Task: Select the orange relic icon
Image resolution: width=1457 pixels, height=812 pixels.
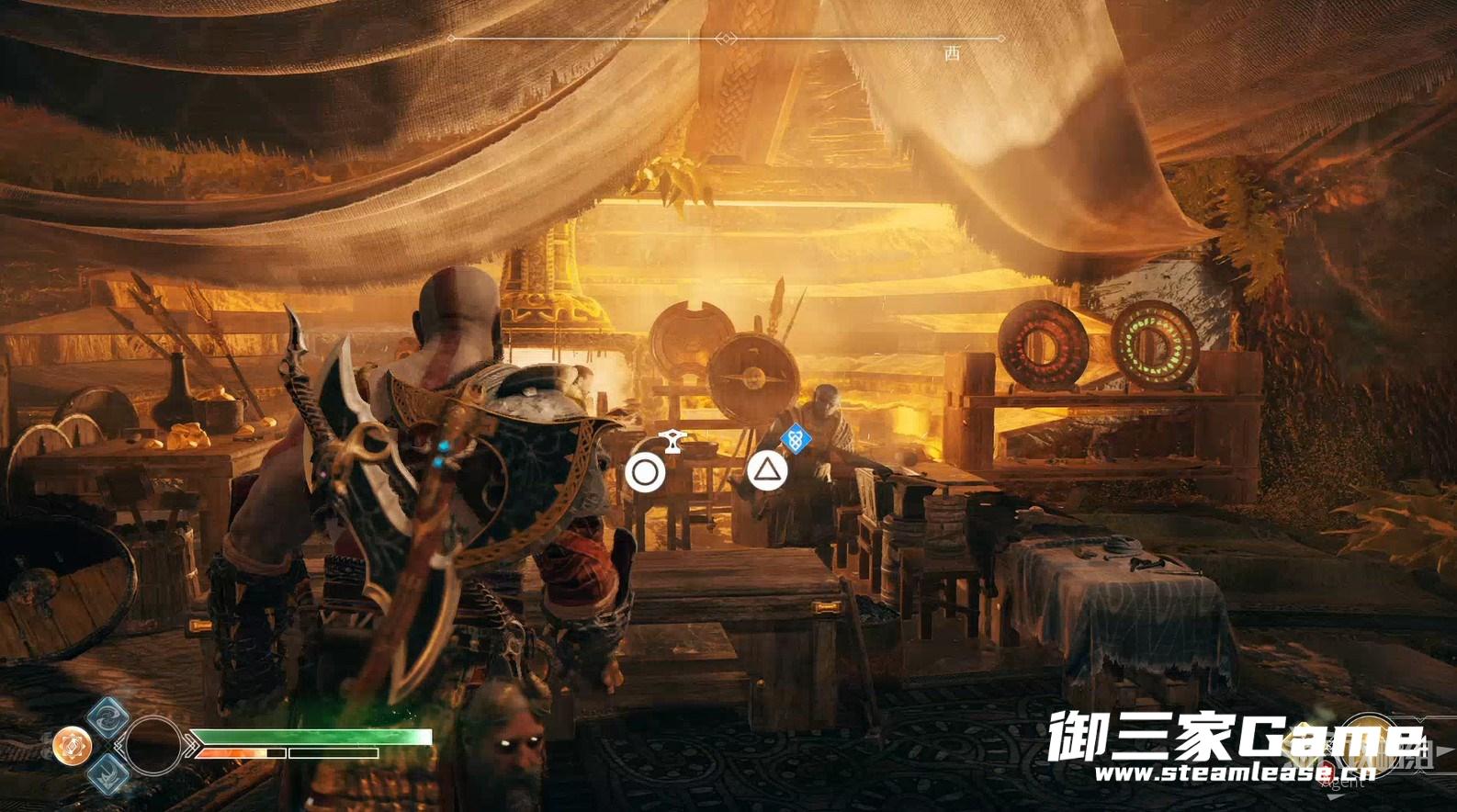Action: point(72,745)
